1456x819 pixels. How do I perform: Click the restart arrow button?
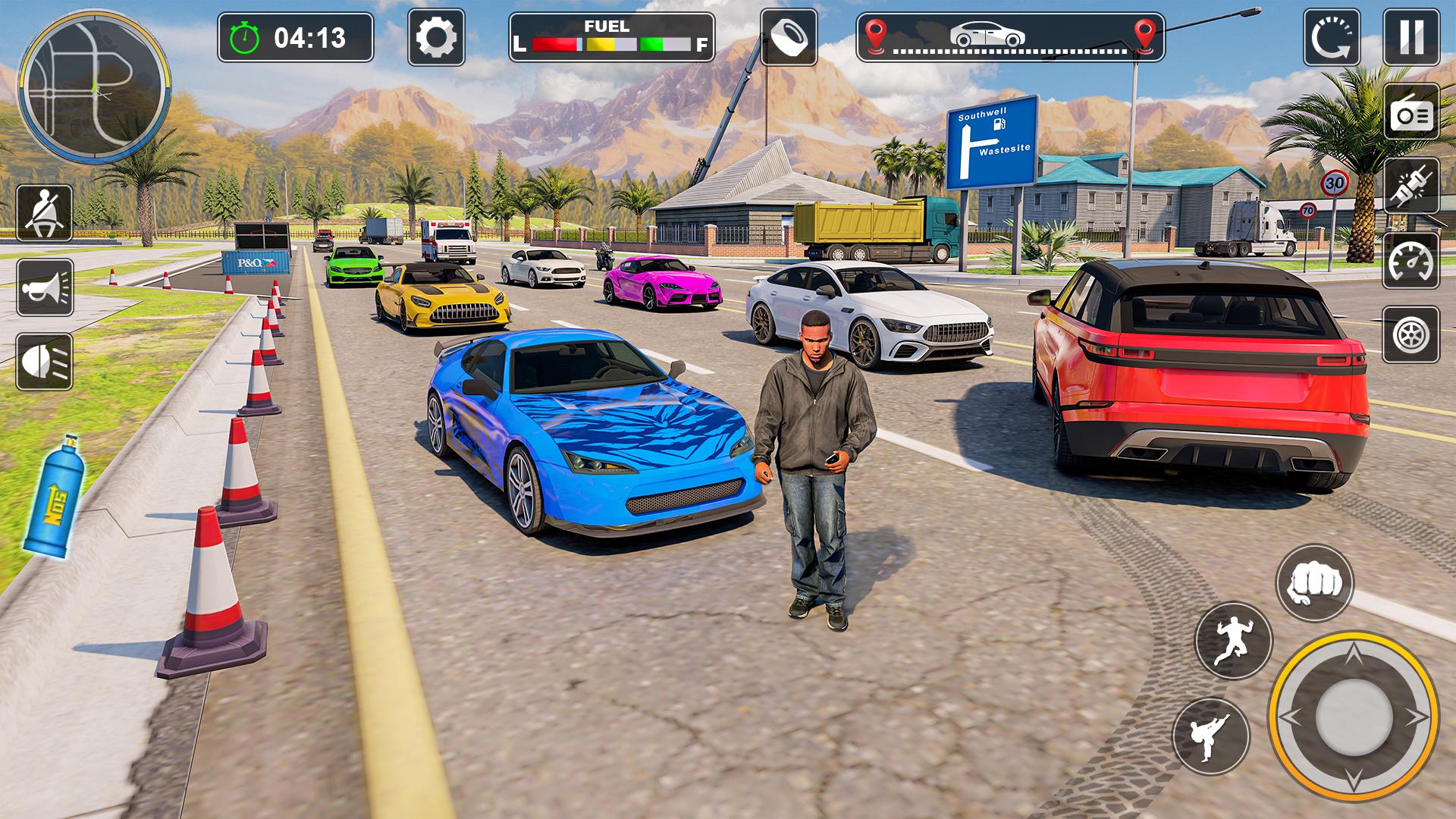(1331, 37)
